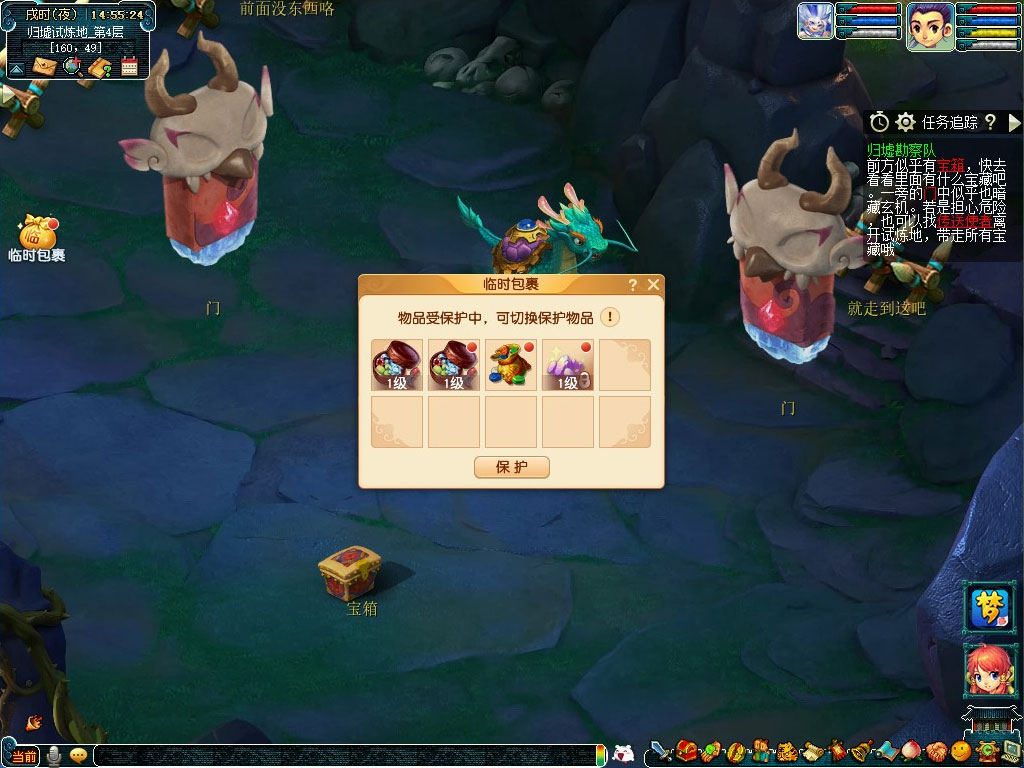The height and width of the screenshot is (768, 1024).
Task: Click the pet portrait at the top
Action: pyautogui.click(x=815, y=21)
